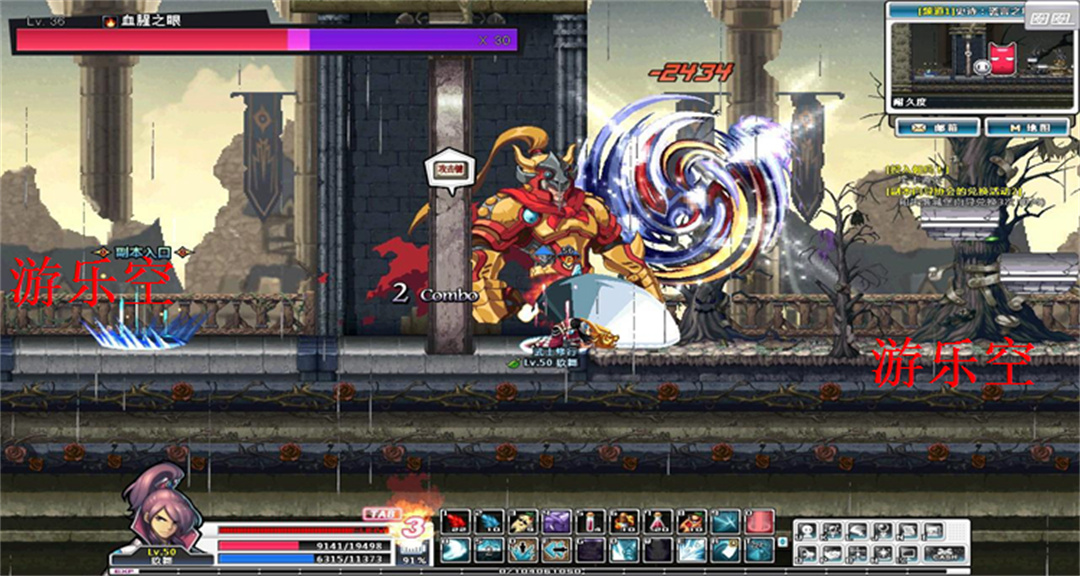Viewport: 1080px width, 576px height.
Task: Activate the left-pointing blue arrow skill
Action: coord(556,549)
